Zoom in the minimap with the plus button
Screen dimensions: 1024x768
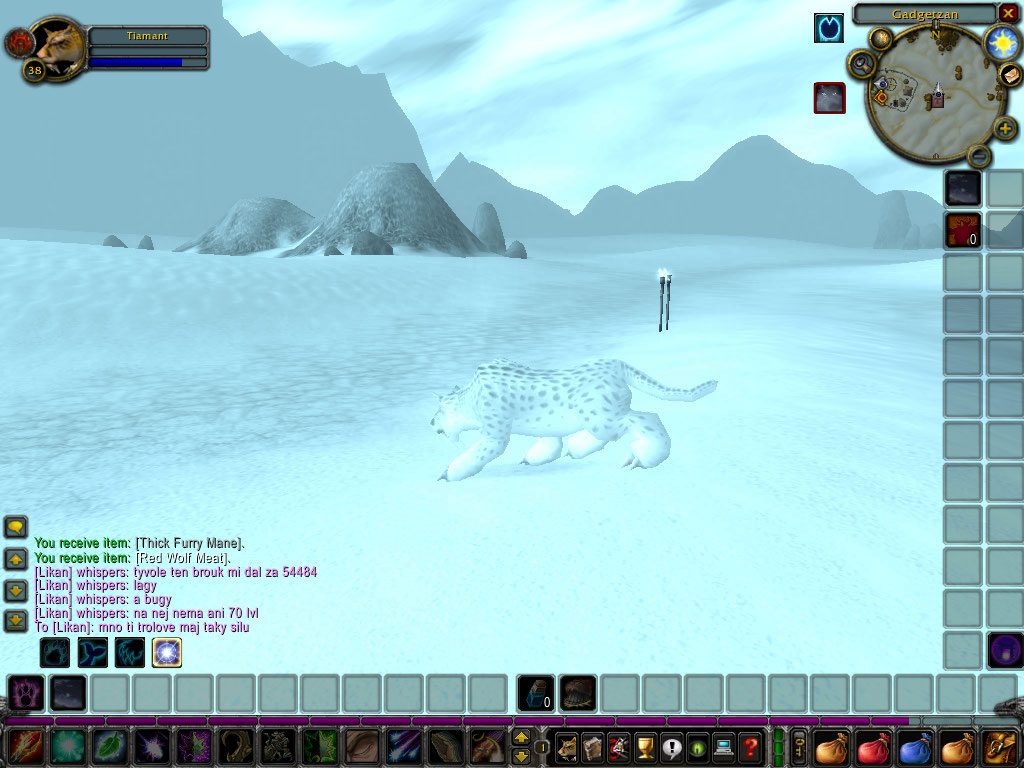point(1005,128)
